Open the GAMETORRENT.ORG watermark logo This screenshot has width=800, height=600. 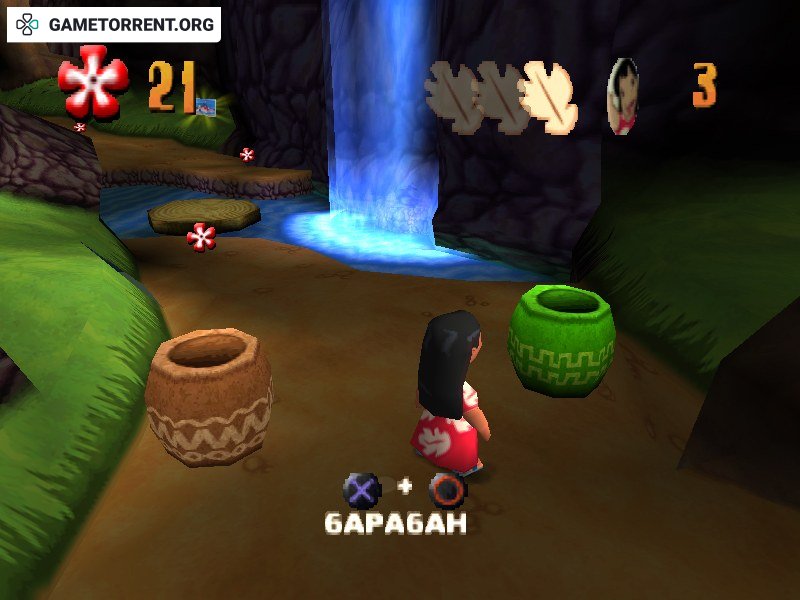[113, 24]
